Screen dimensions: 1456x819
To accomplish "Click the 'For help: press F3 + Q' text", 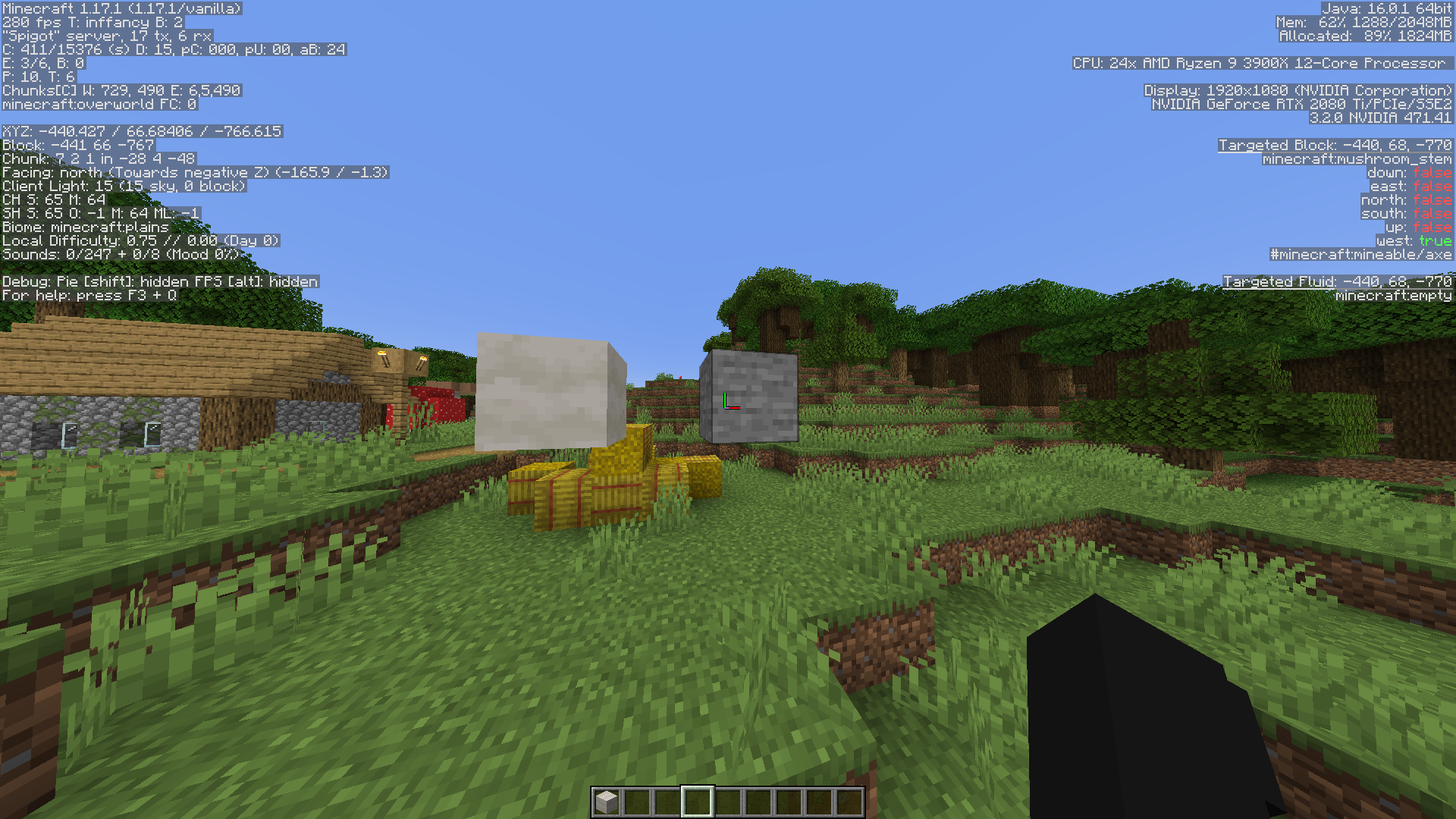I will pyautogui.click(x=87, y=295).
